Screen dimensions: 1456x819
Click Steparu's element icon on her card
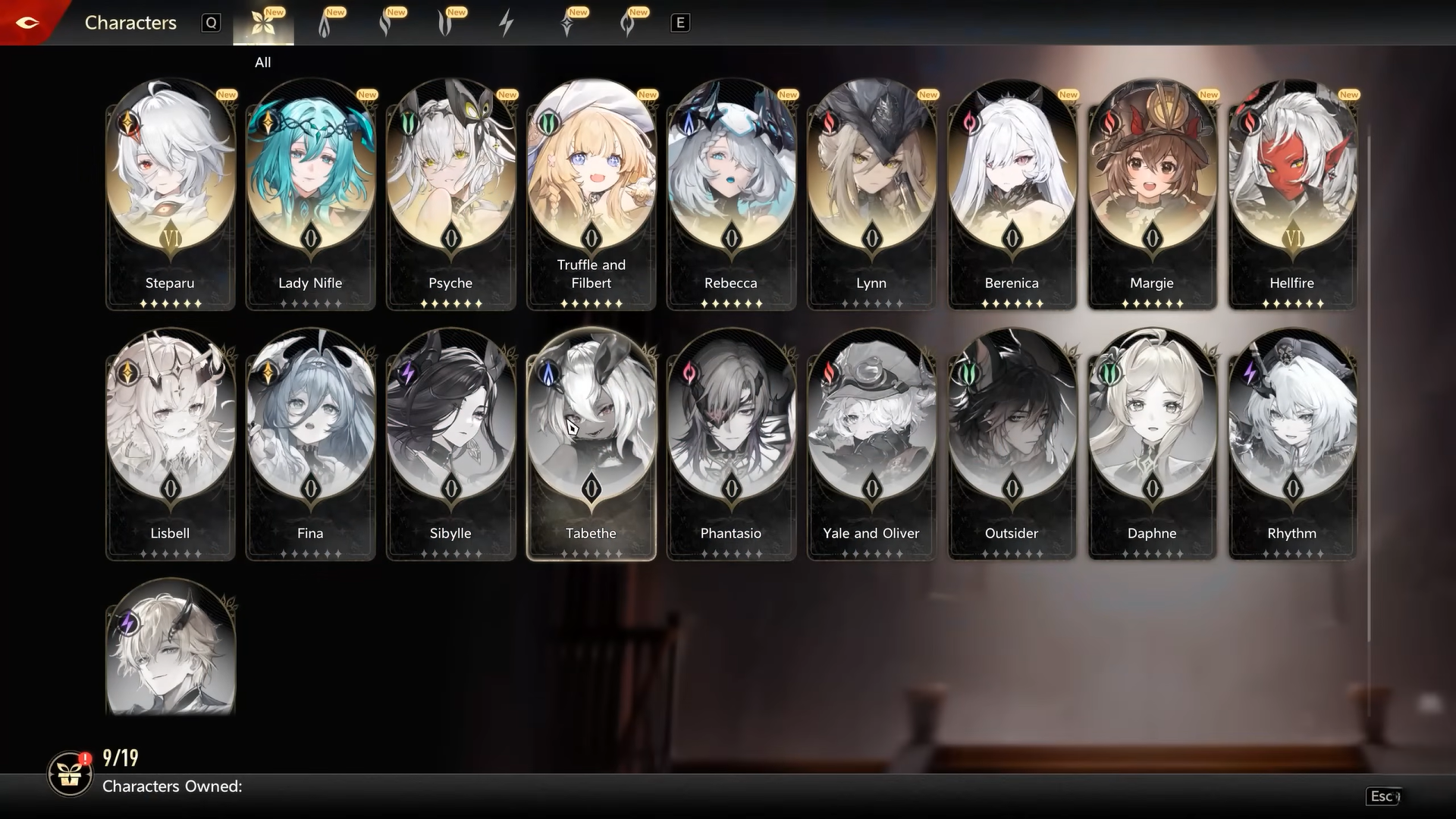pyautogui.click(x=127, y=121)
